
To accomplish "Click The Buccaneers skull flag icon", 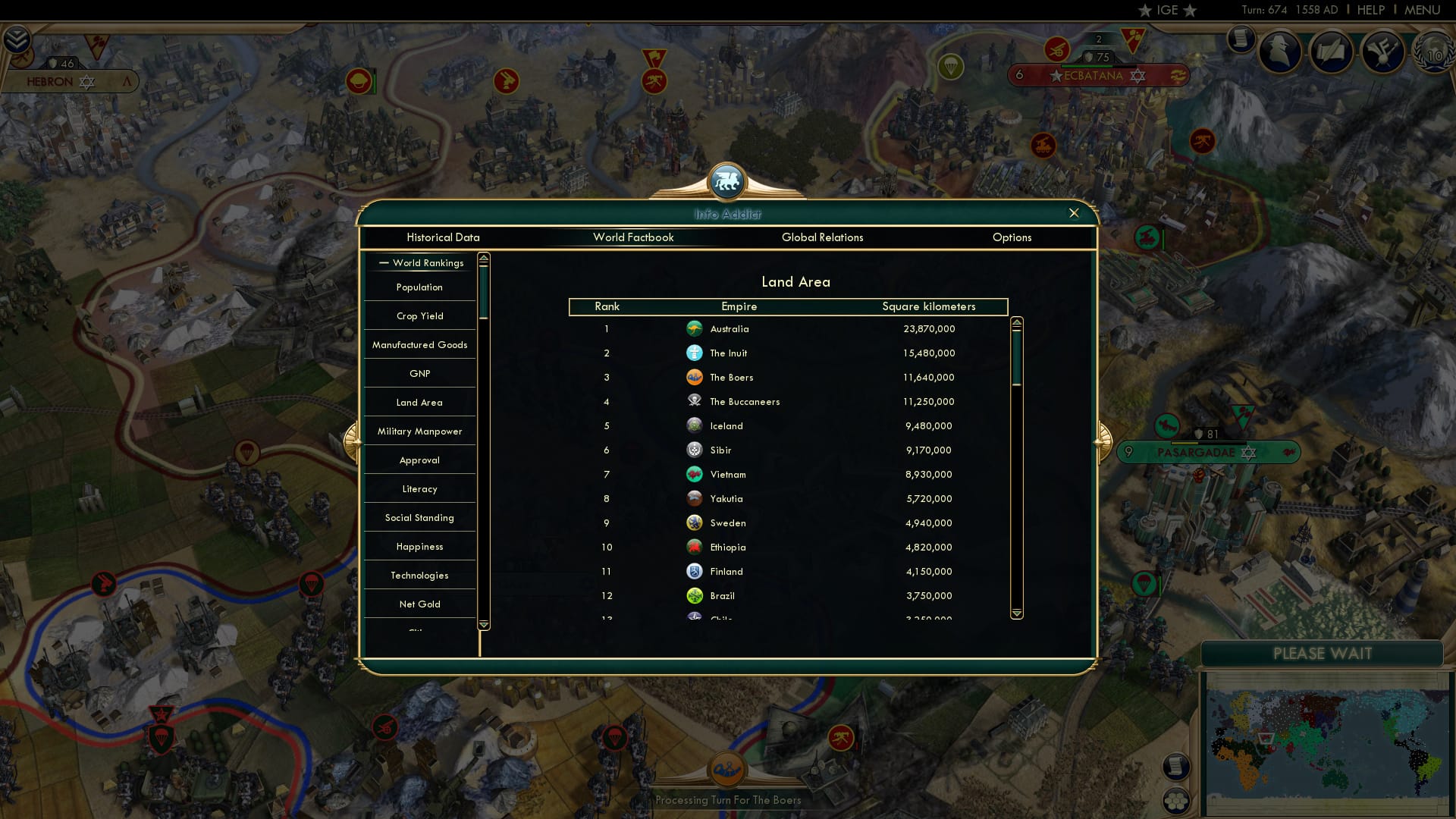I will coord(695,401).
